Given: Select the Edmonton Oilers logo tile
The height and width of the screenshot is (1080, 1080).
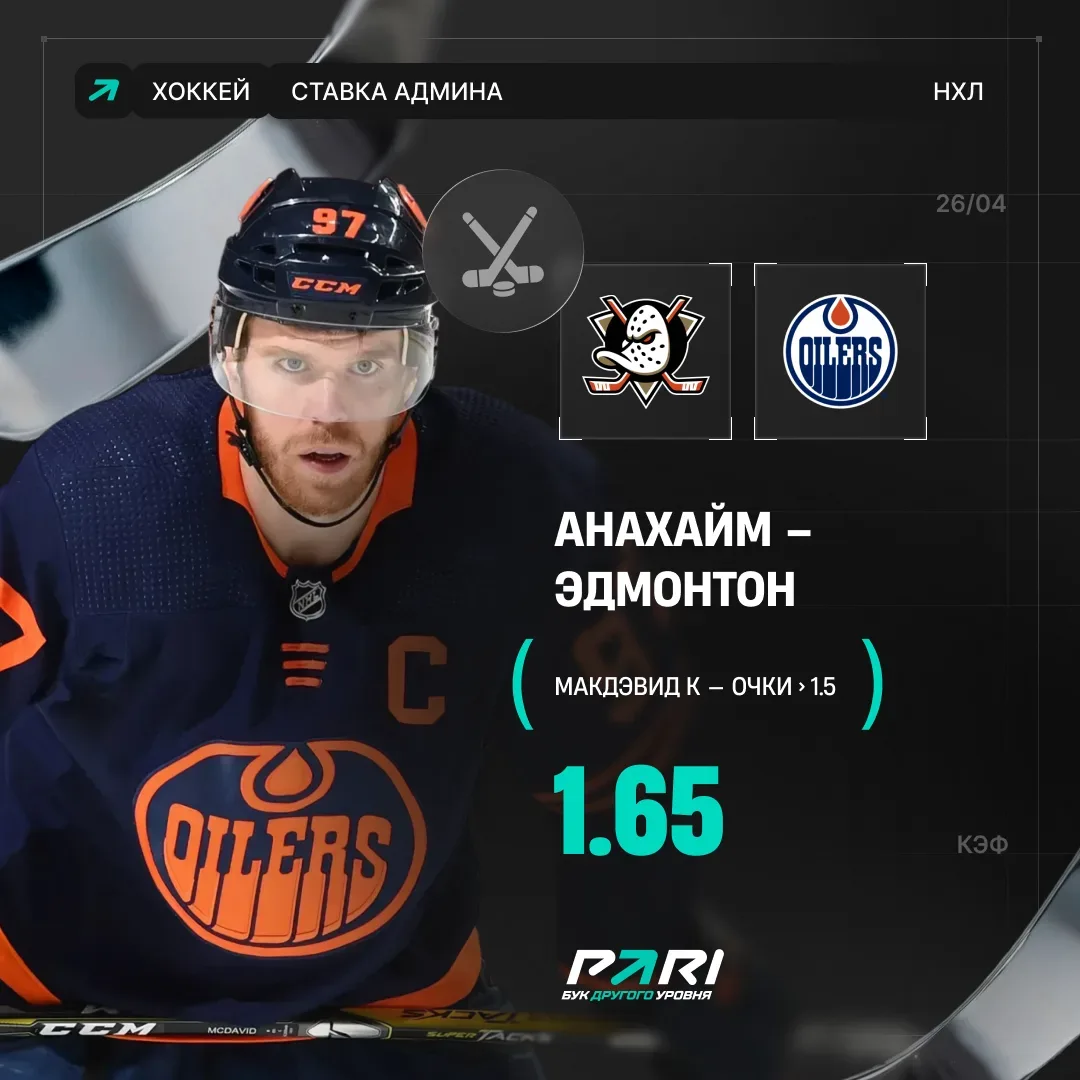Looking at the screenshot, I should (840, 351).
